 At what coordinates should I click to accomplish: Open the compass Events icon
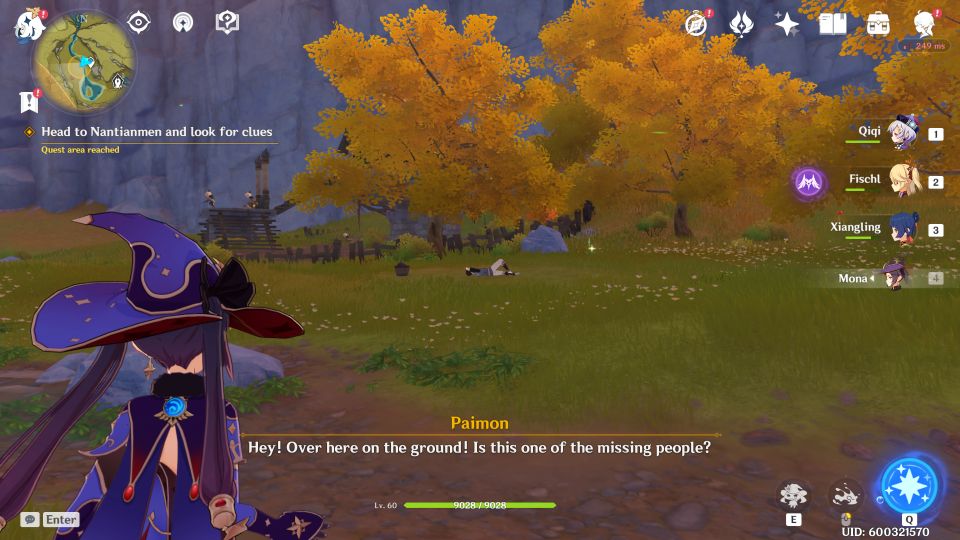[696, 24]
